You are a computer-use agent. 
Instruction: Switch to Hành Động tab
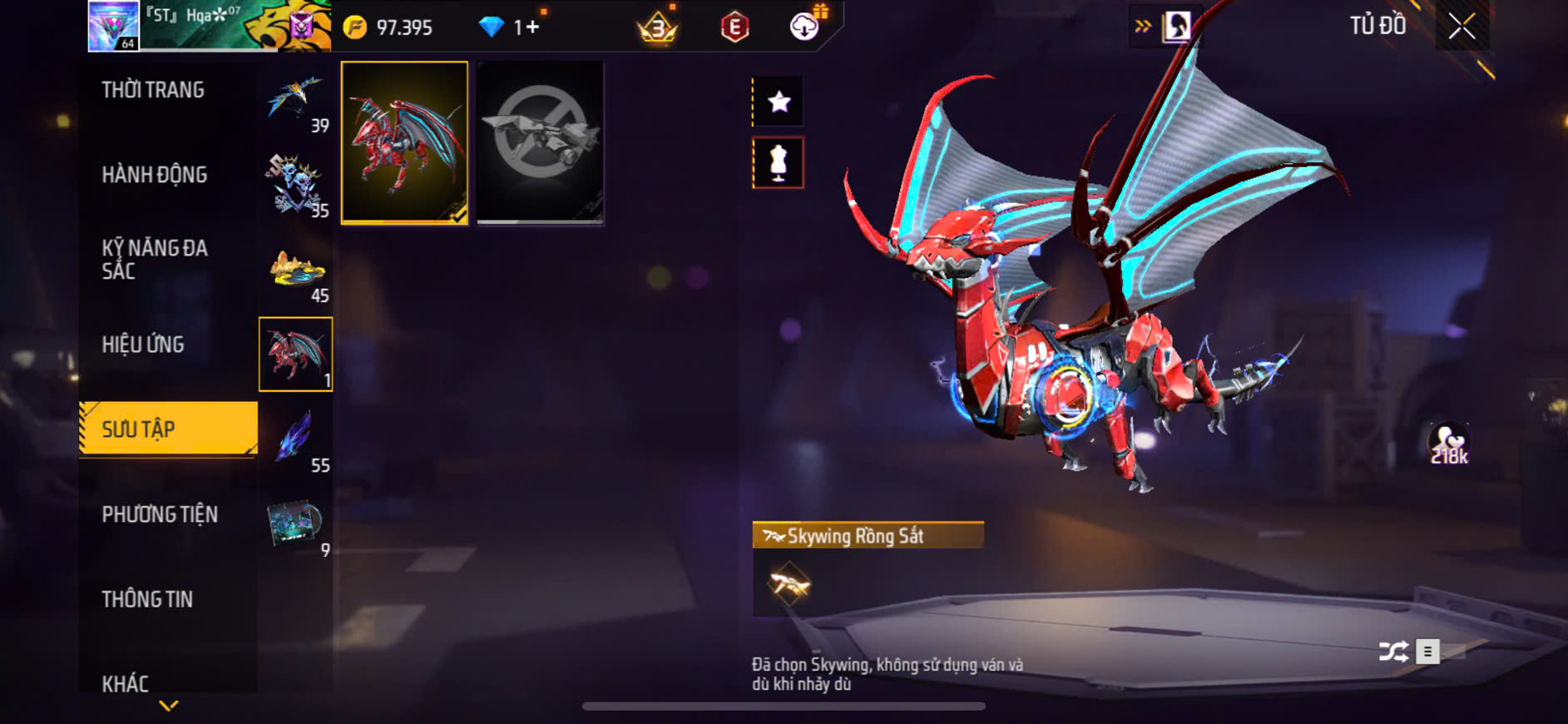[155, 175]
